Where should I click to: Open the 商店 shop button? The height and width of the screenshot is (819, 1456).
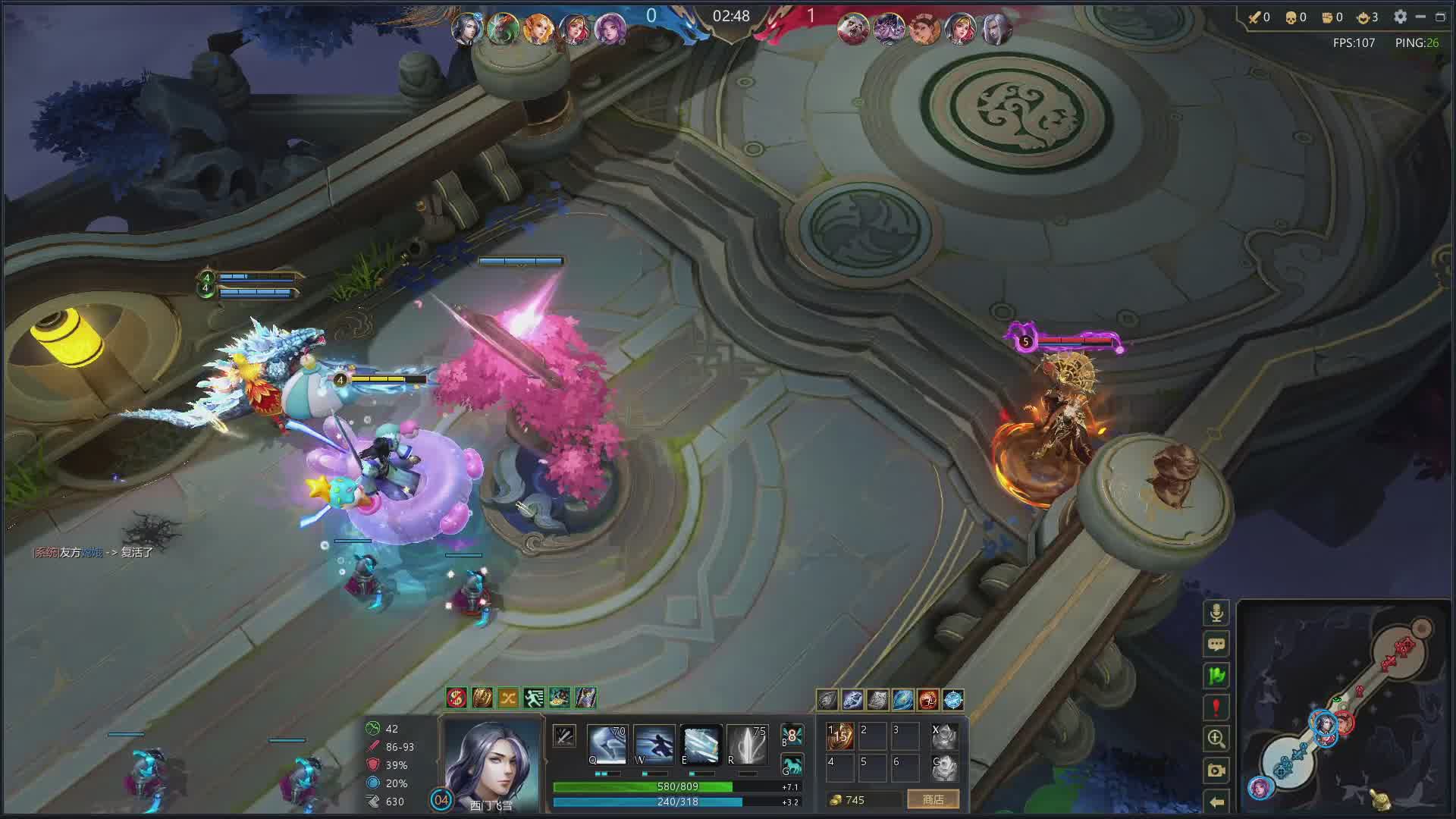[x=933, y=800]
